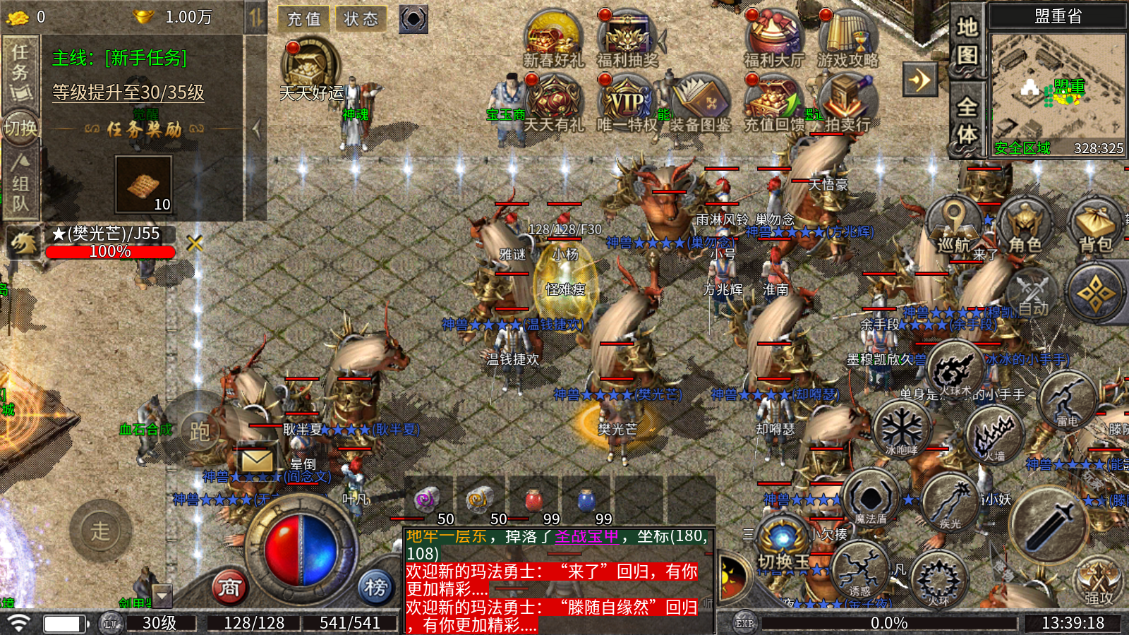Toggle the 自动 auto-battle button
Screen dimensions: 1129x635
pyautogui.click(x=1030, y=295)
